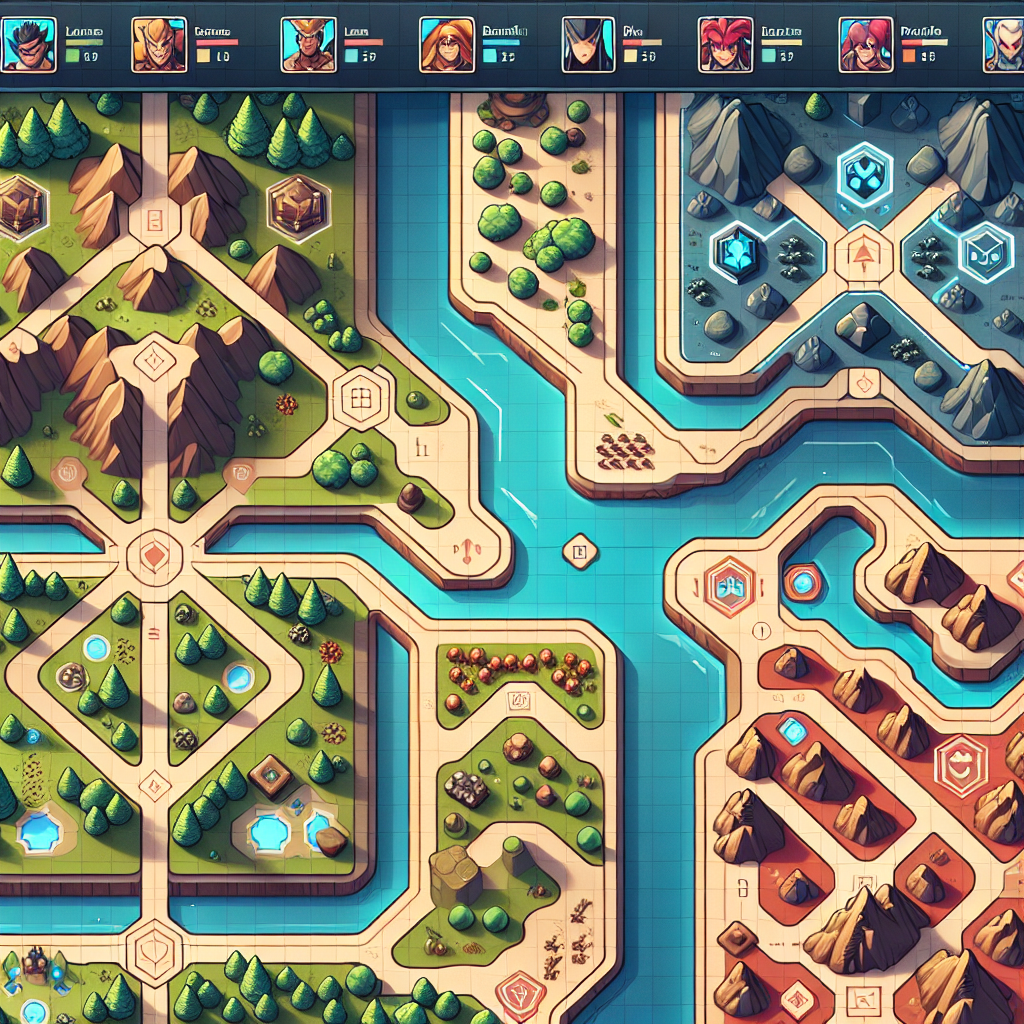1024x1024 pixels.
Task: Select the dark hooded hero portrait
Action: pyautogui.click(x=586, y=45)
